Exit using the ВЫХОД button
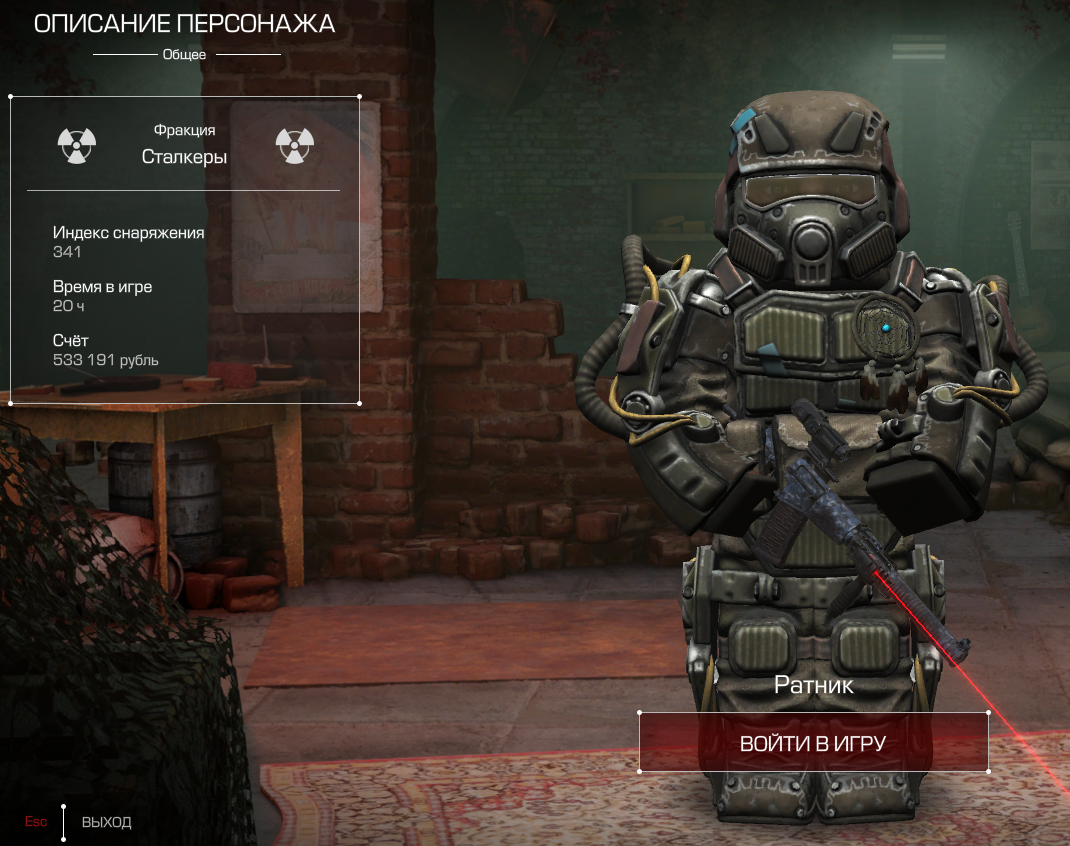Image resolution: width=1070 pixels, height=846 pixels. click(106, 822)
